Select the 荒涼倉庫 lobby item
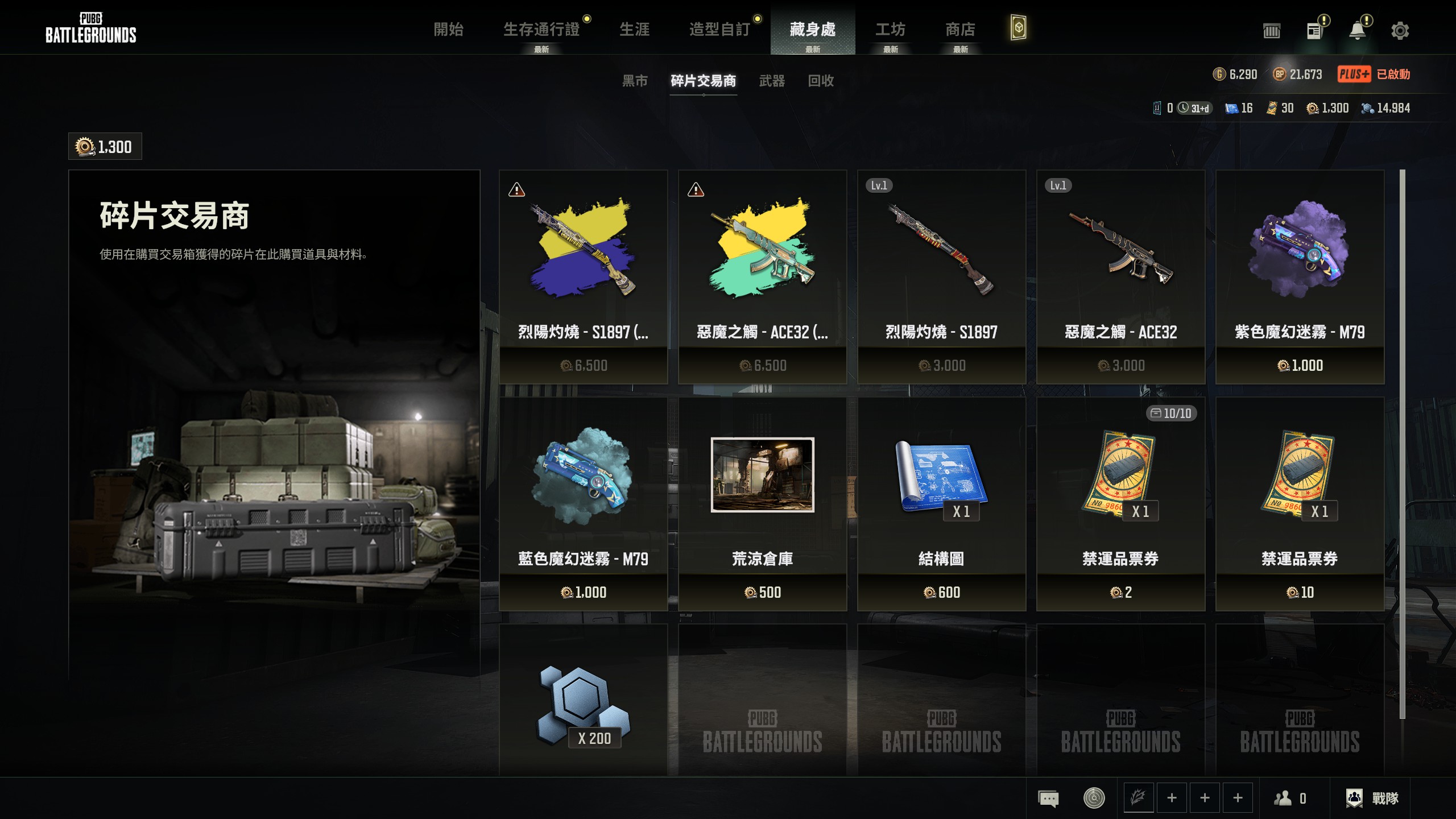This screenshot has width=1456, height=819. 762,503
